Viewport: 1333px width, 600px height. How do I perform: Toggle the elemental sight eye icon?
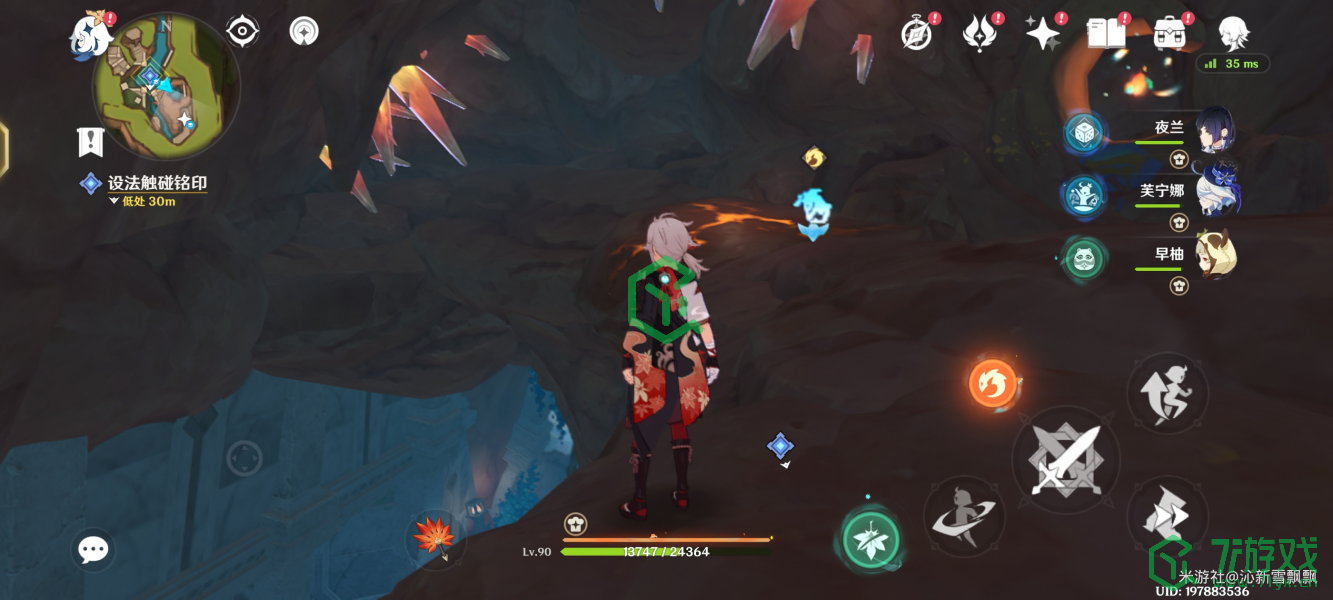click(242, 32)
